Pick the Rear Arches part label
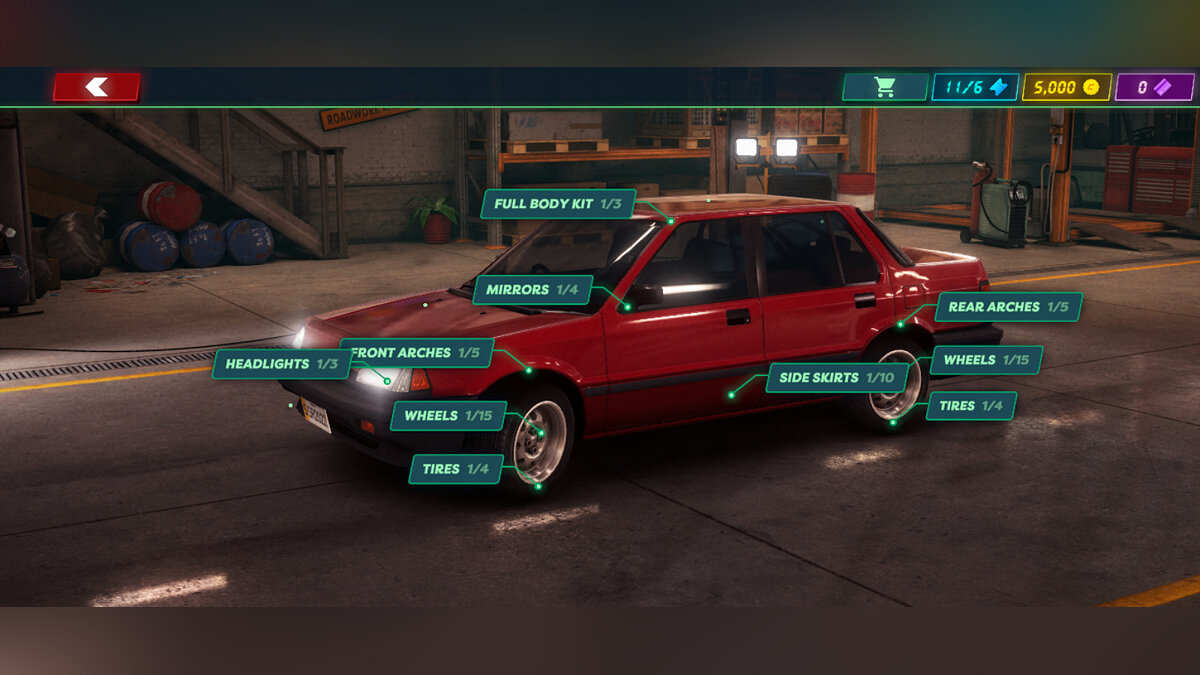The width and height of the screenshot is (1200, 675). tap(1008, 307)
